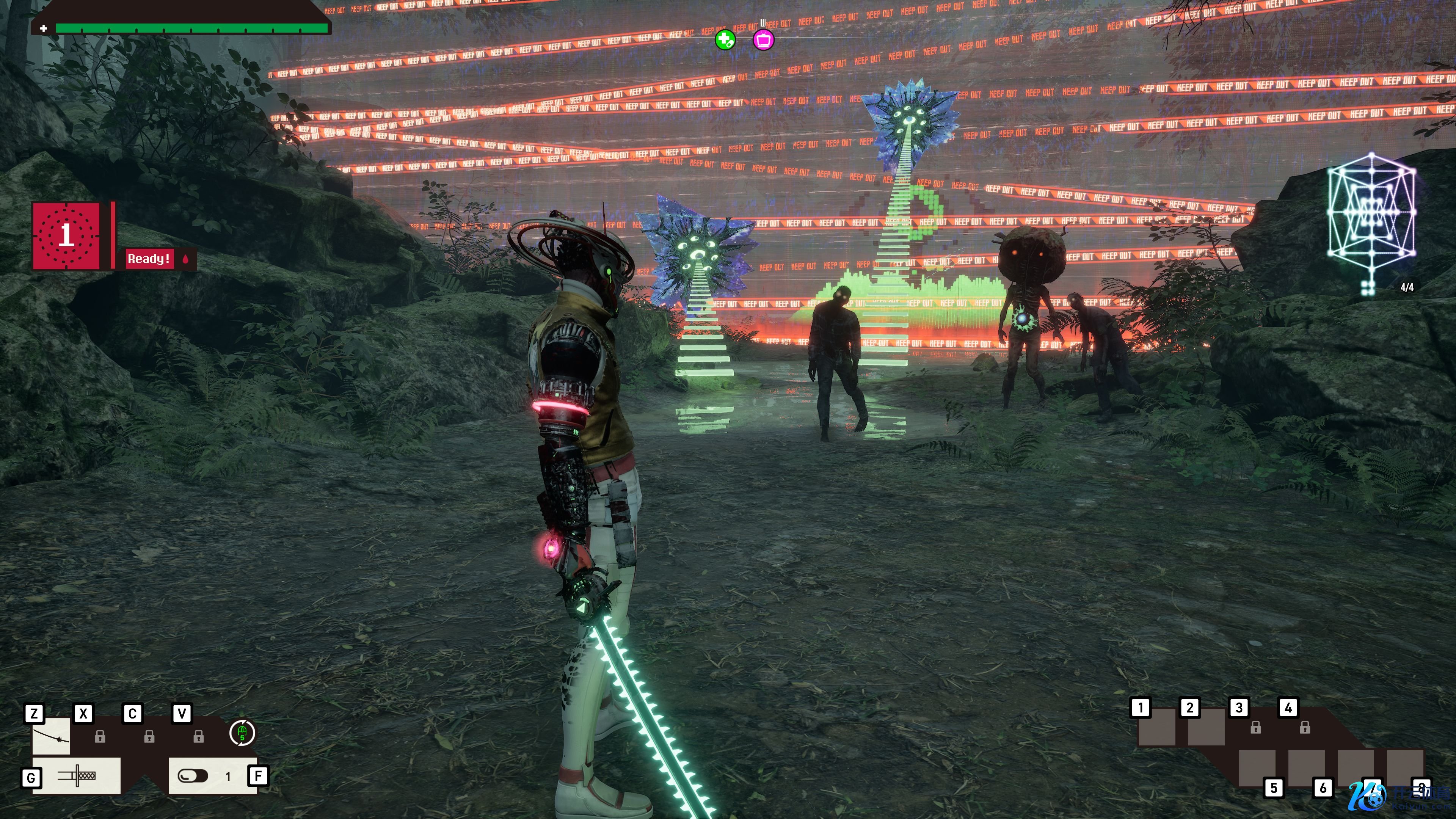The width and height of the screenshot is (1456, 819).
Task: Click the red number 1 gauge
Action: click(x=67, y=235)
